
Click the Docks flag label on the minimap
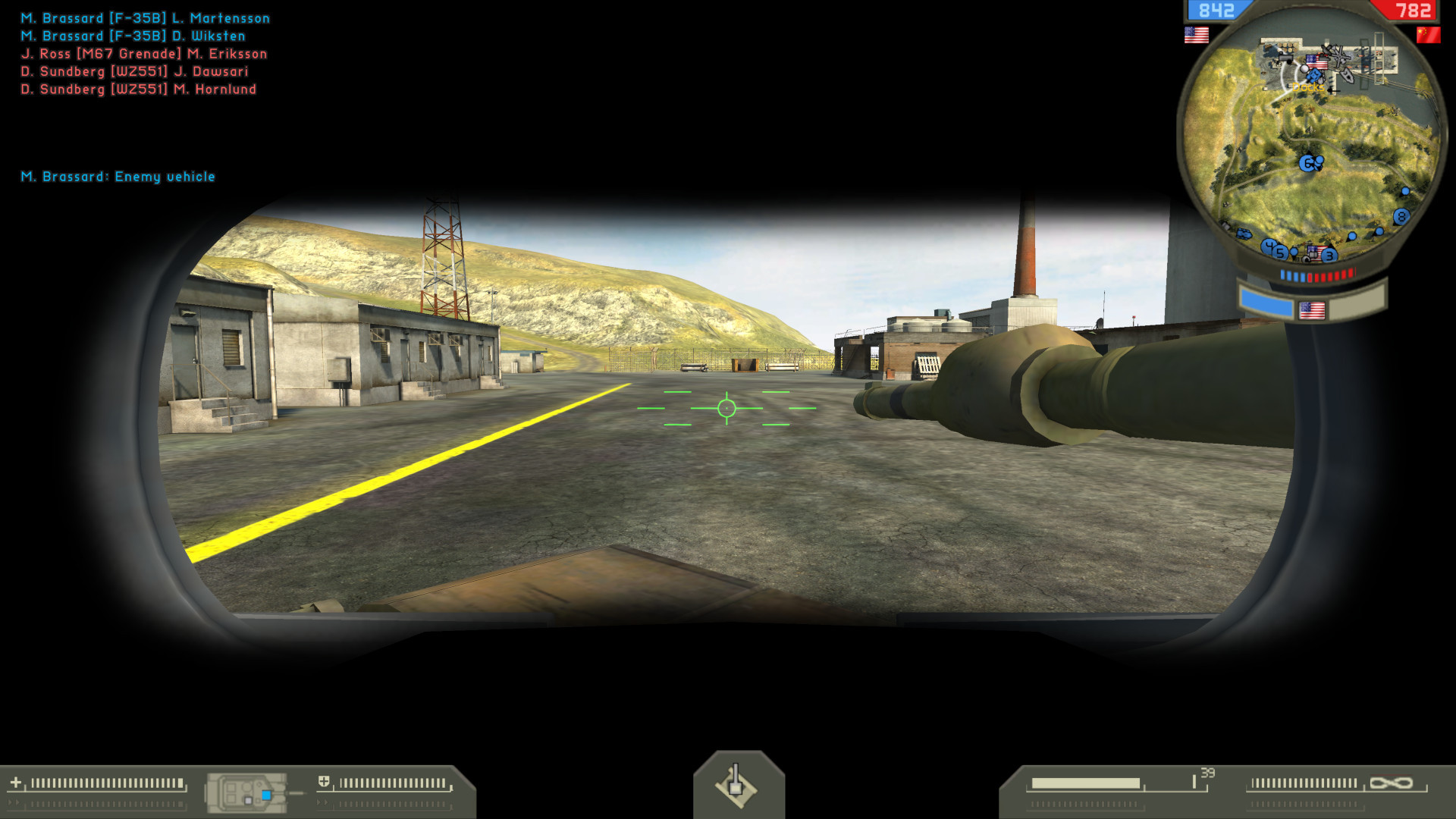click(1307, 87)
